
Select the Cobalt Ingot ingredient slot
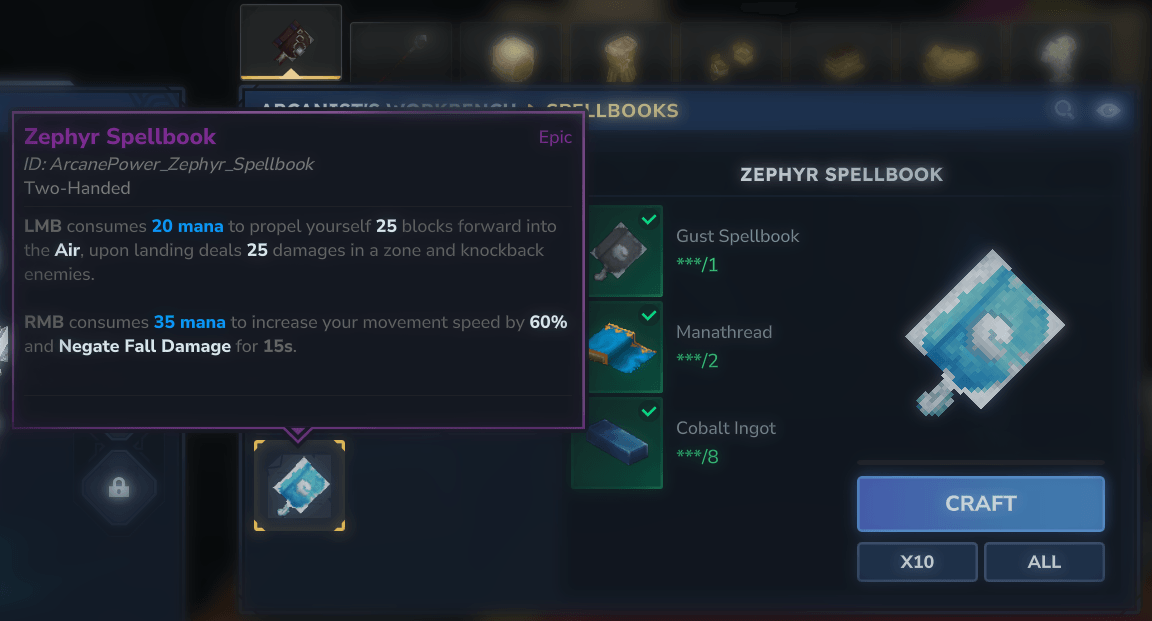(x=616, y=442)
